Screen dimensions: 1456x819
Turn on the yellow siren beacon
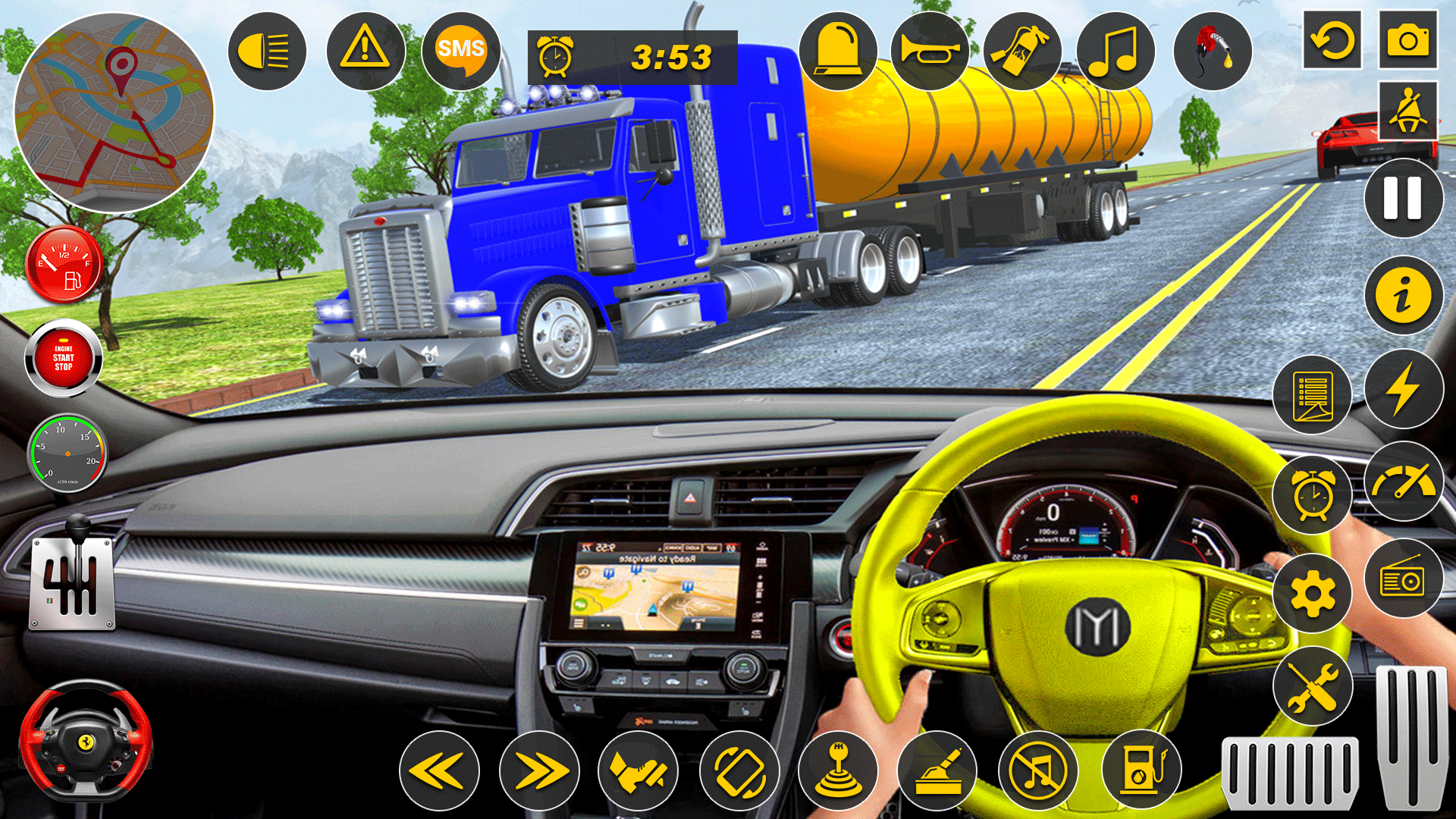point(837,52)
